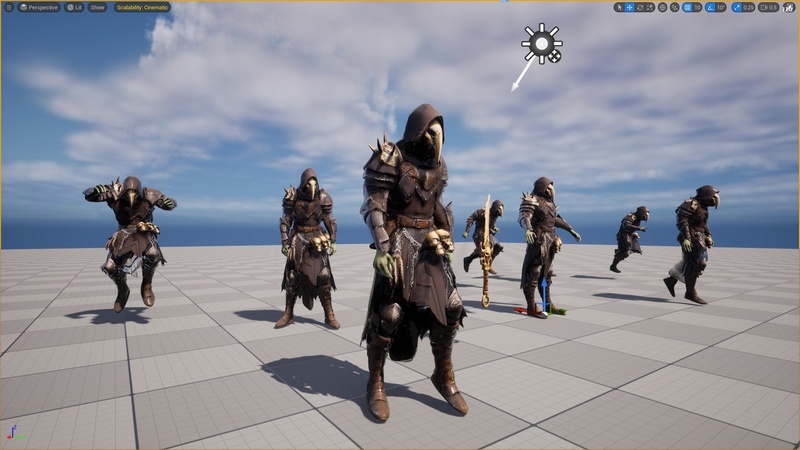The image size is (800, 450).
Task: Maximize or restore the viewport layout
Action: pyautogui.click(x=789, y=7)
